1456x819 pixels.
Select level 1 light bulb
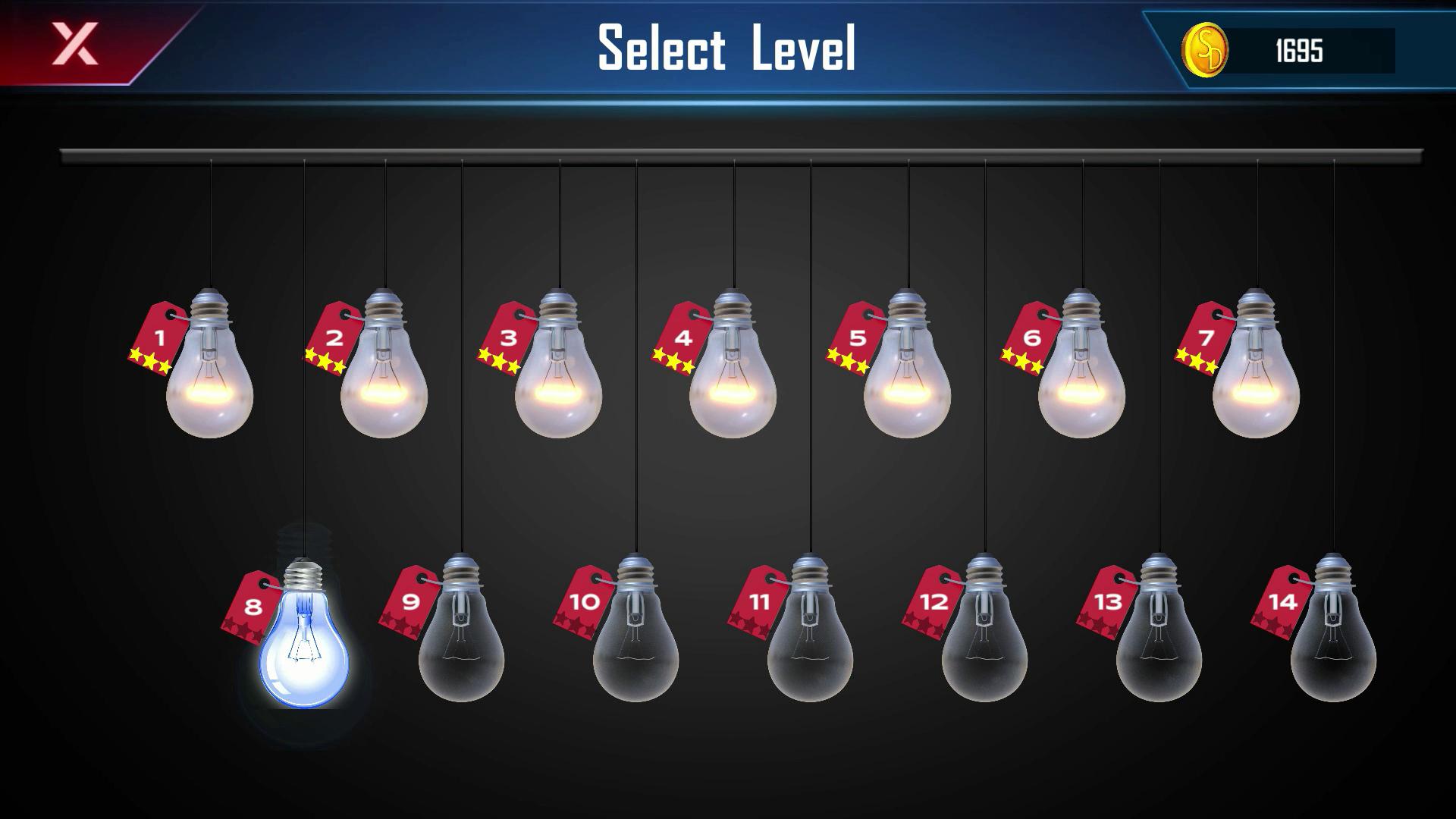click(x=209, y=379)
